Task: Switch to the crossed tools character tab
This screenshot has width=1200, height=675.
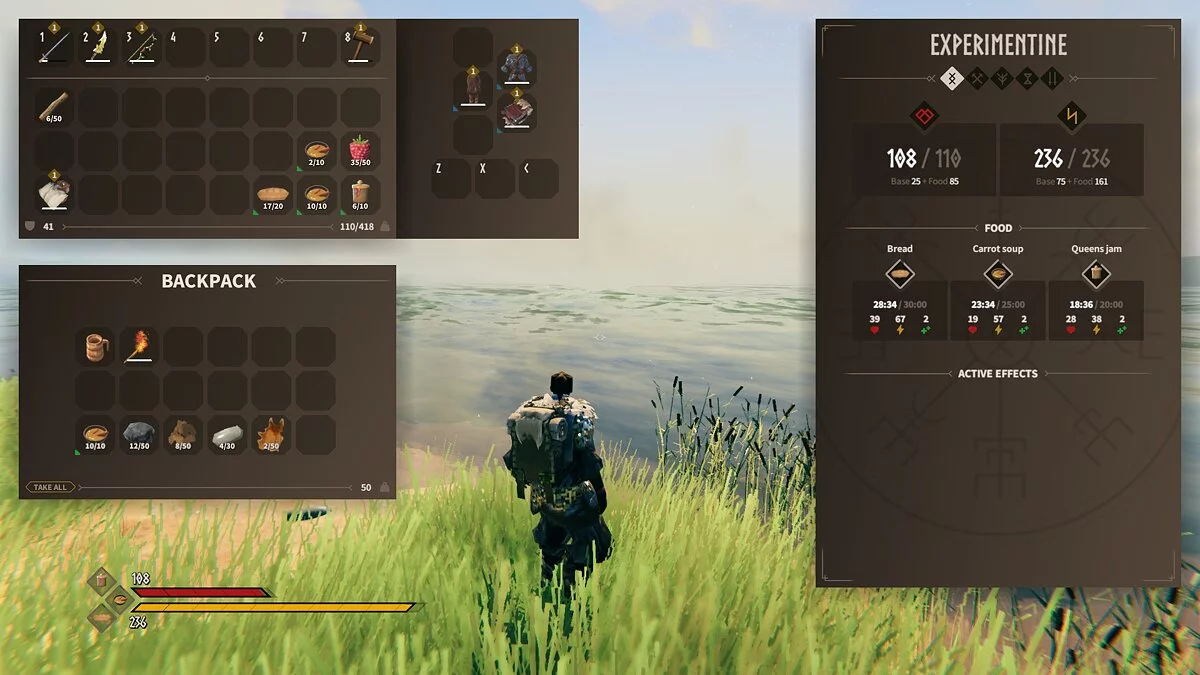Action: pos(977,77)
